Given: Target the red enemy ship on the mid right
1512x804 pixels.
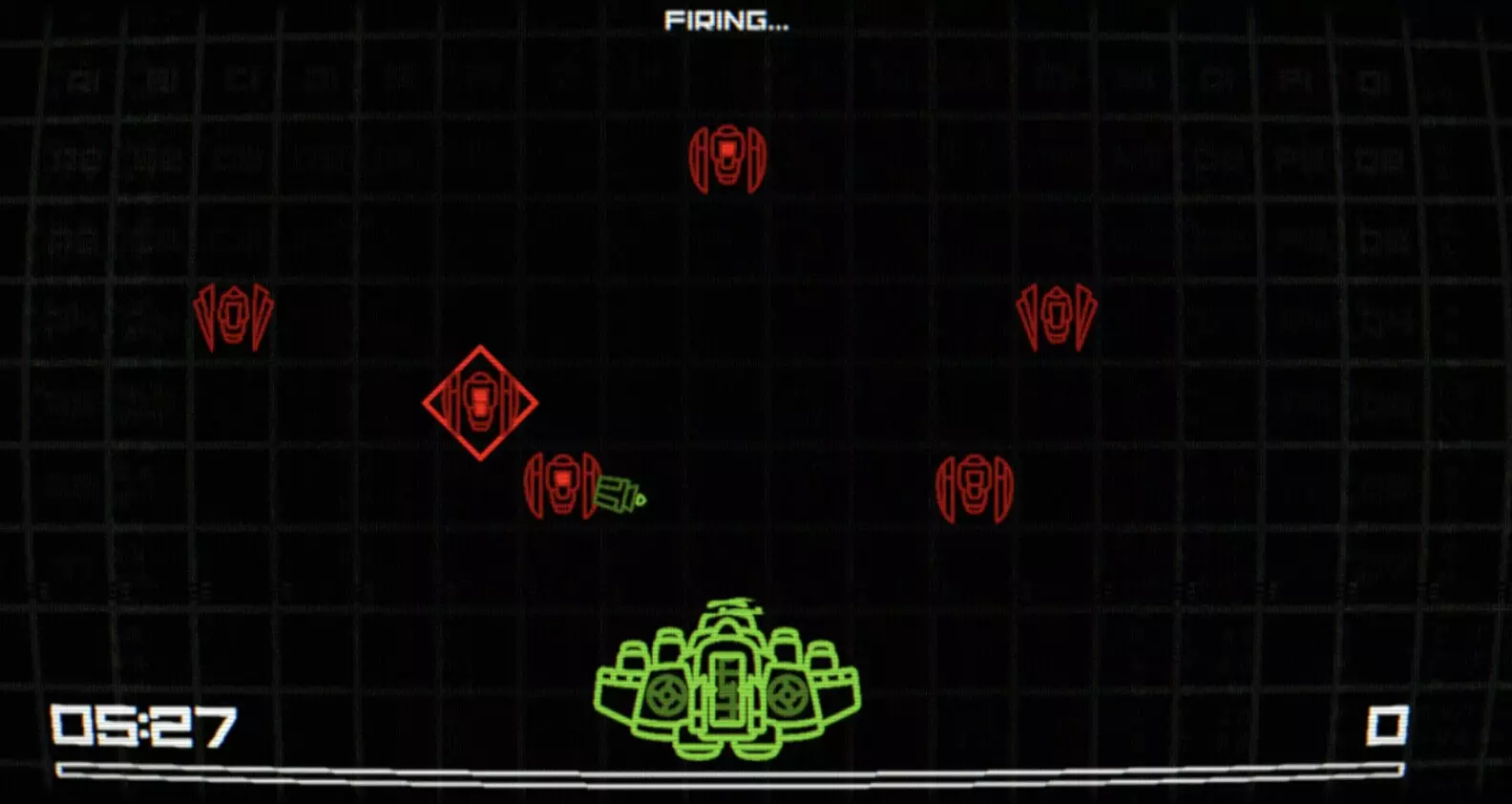Looking at the screenshot, I should 975,487.
